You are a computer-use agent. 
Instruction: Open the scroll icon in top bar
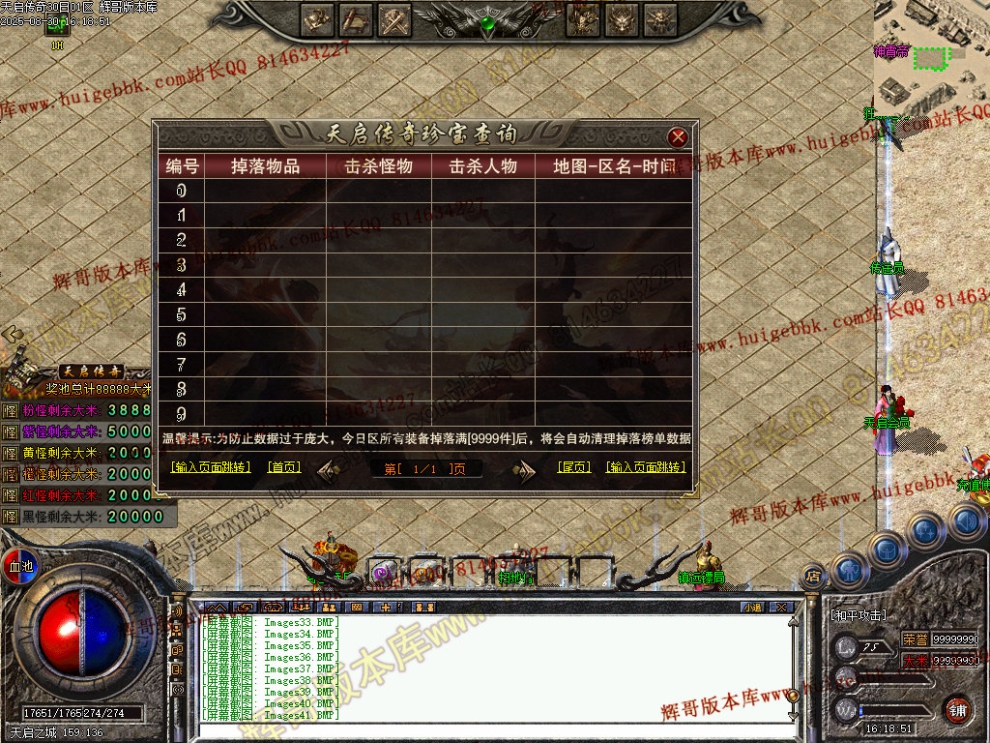coord(355,18)
